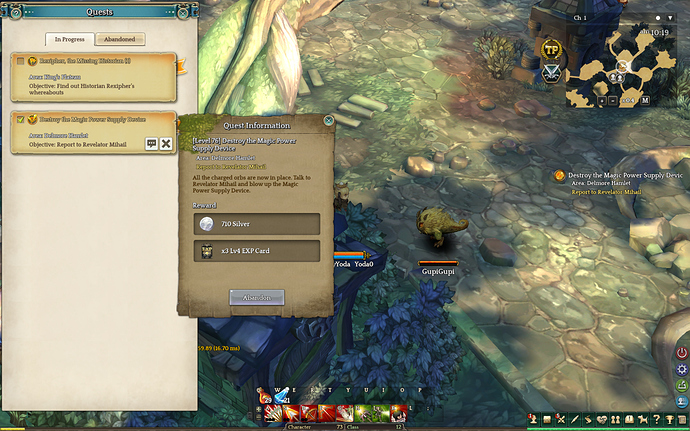
Task: Tick the Rexipher, the Missing Historian checkbox
Action: (20, 61)
